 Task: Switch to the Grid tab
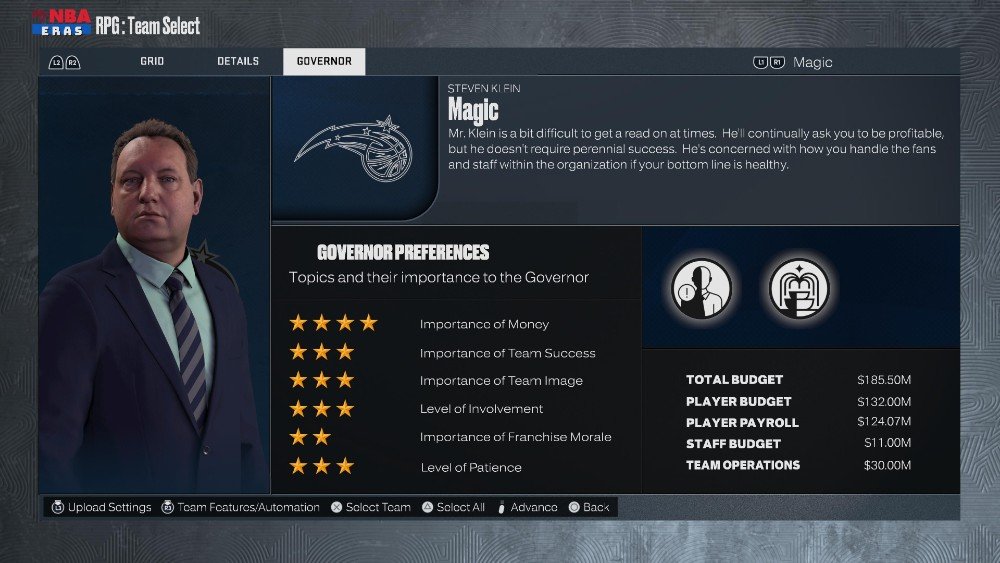(152, 62)
